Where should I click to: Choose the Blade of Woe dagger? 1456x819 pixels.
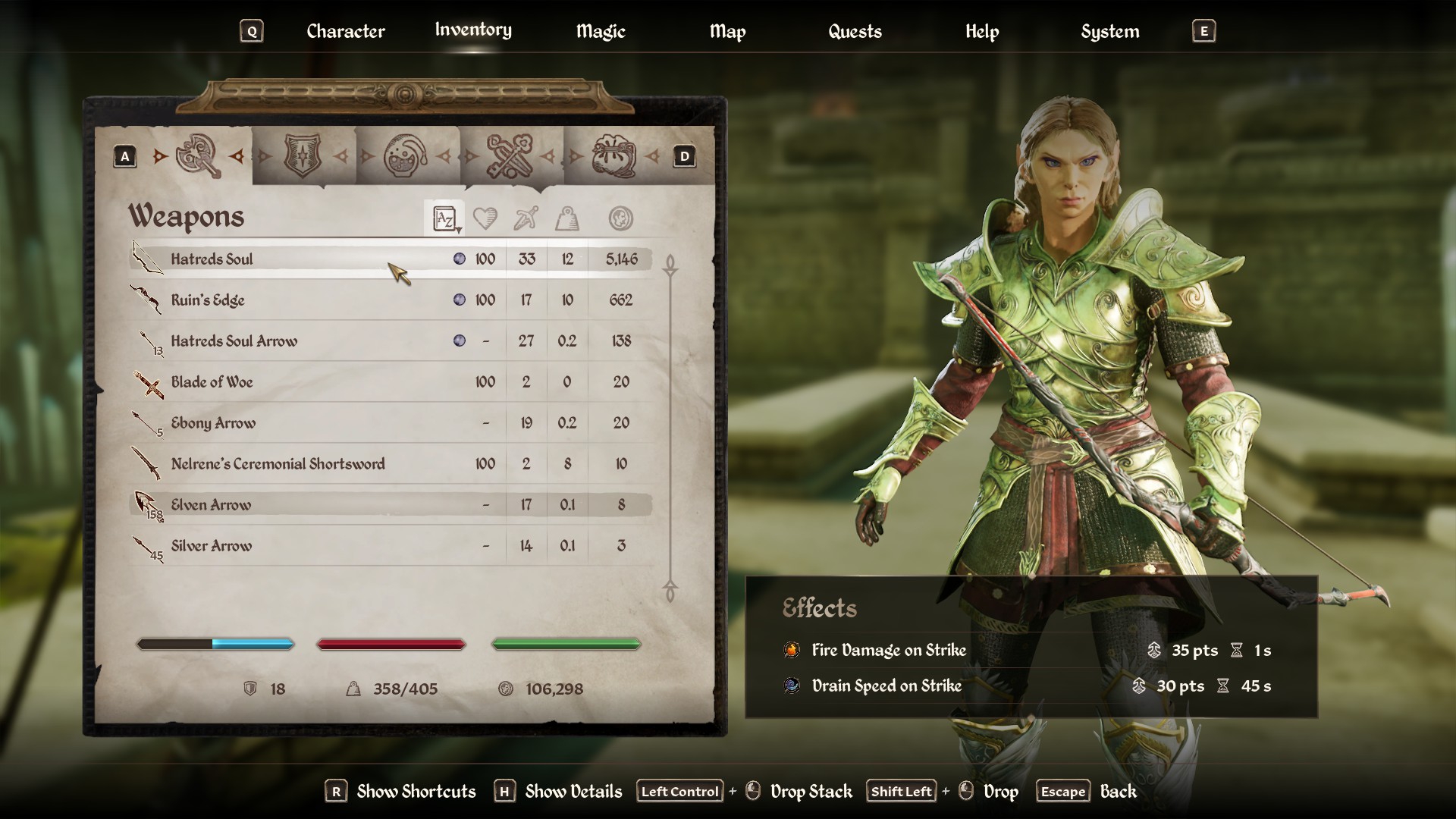point(212,382)
